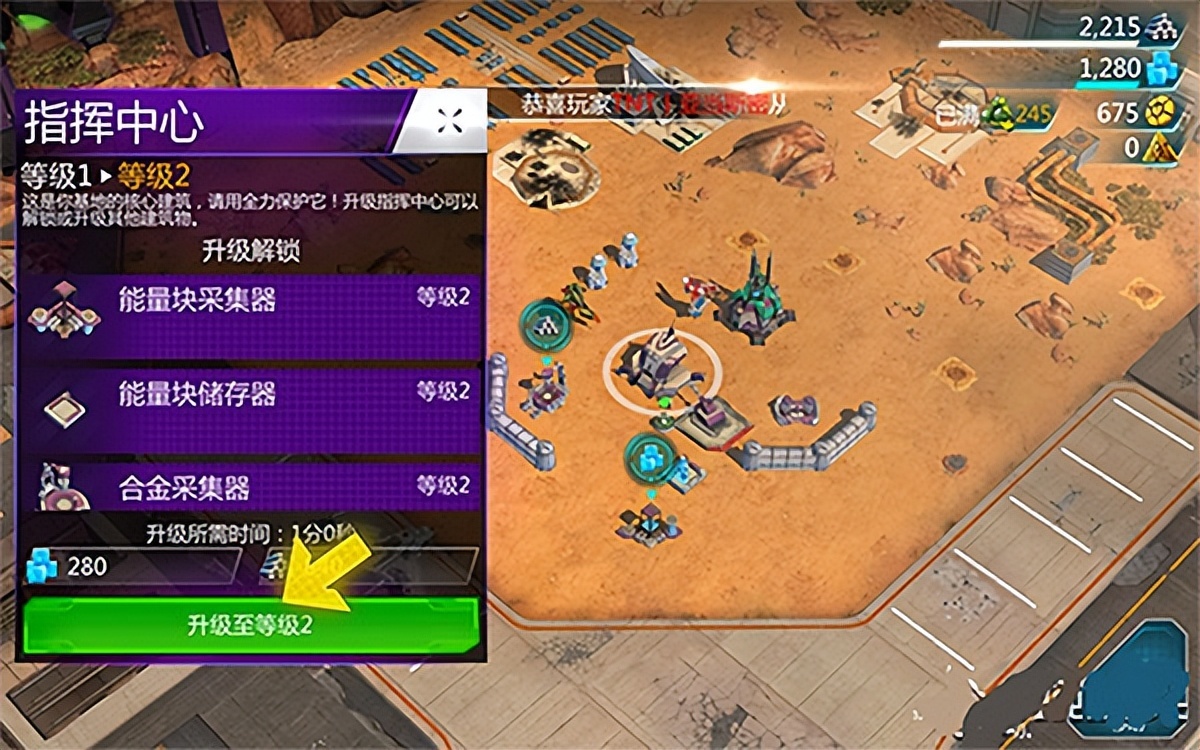Collect the alloy resource bubble
Screen dimensions: 1200x750
545,325
